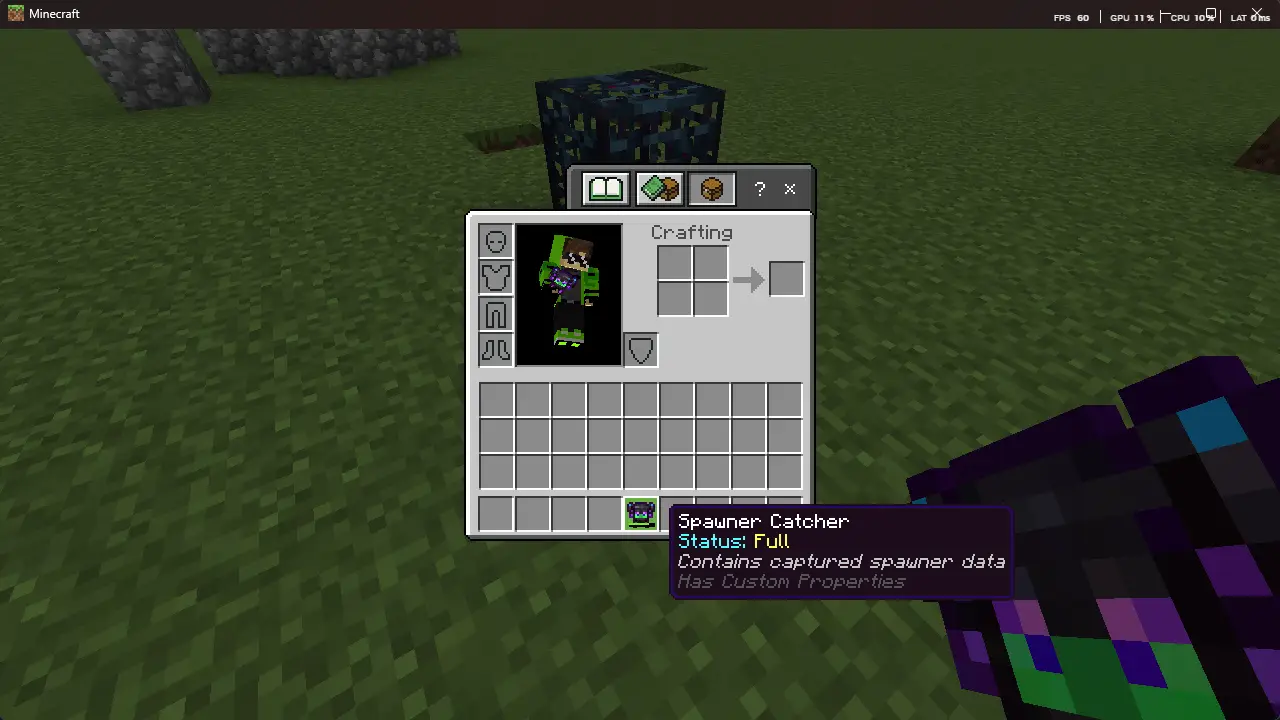Select the shield off-hand slot
Screen dimensions: 1280x720
tap(641, 350)
